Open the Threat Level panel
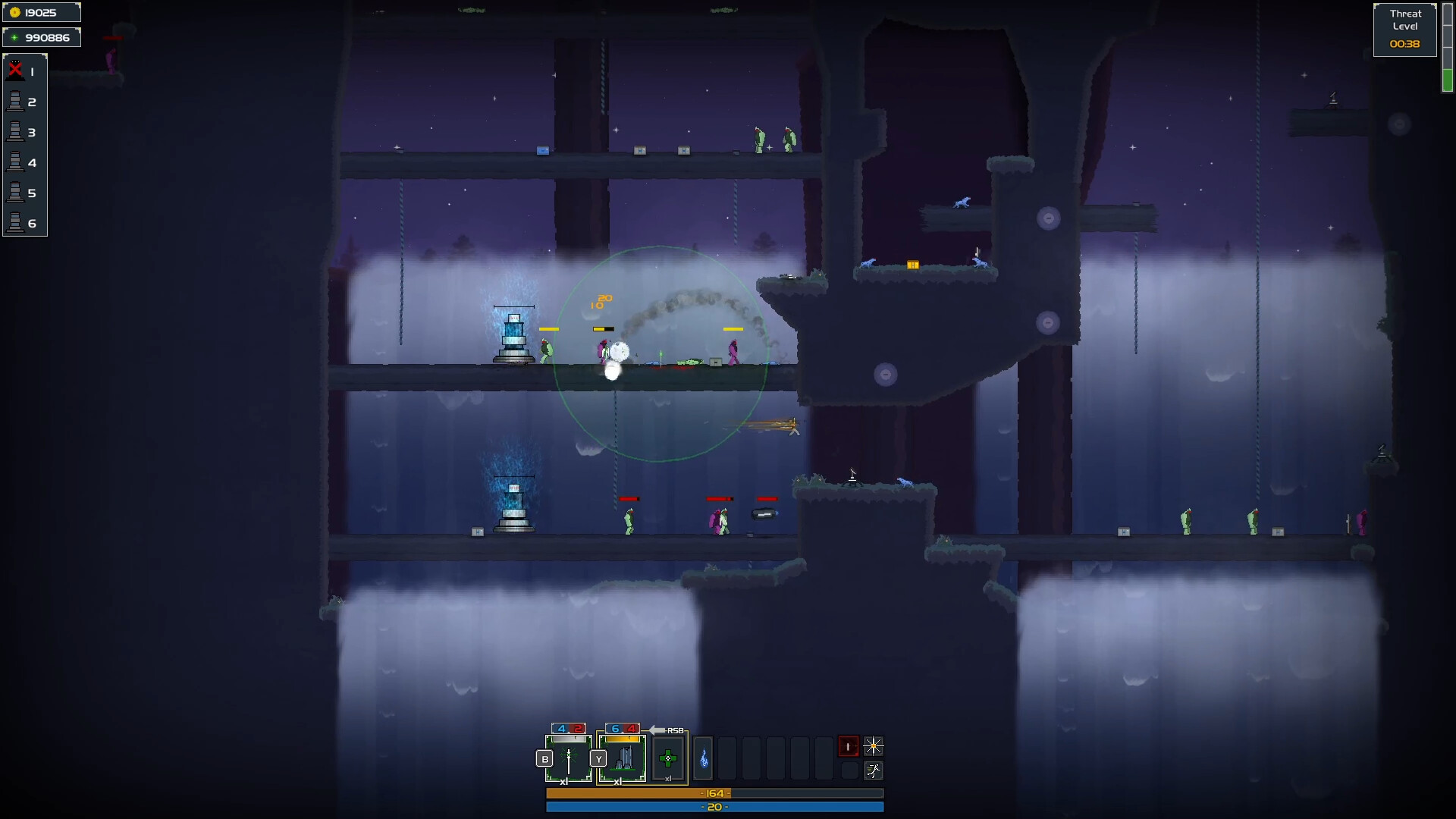The image size is (1456, 819). pyautogui.click(x=1405, y=28)
